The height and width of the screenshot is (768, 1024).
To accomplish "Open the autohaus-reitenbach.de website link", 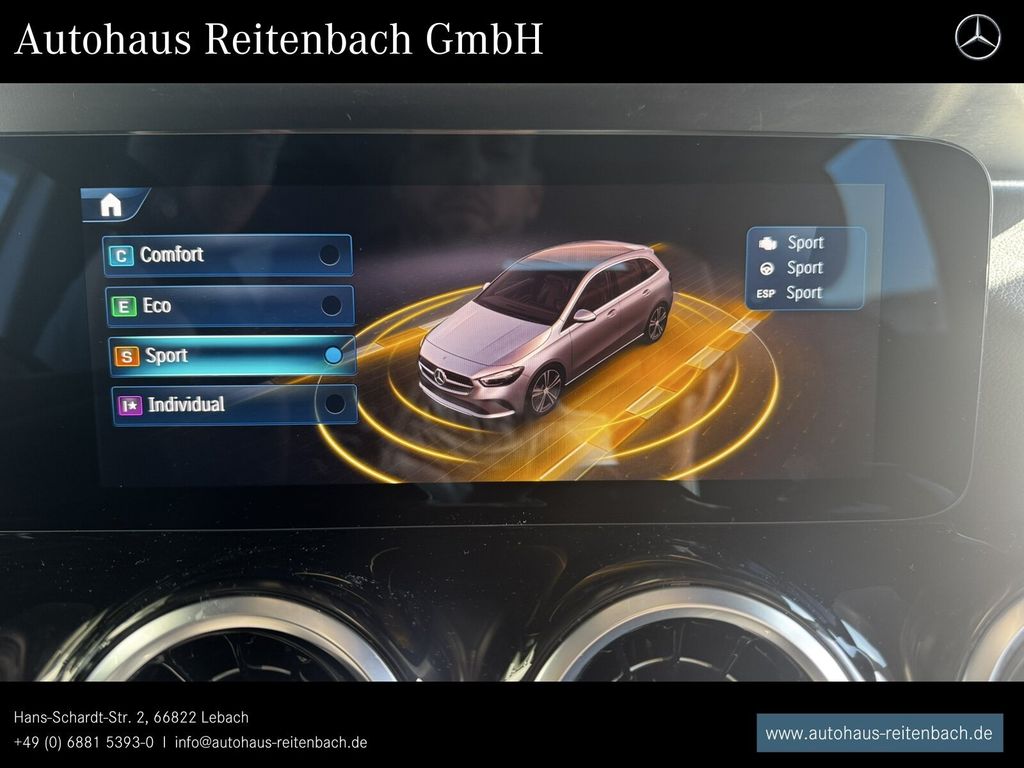I will (879, 733).
